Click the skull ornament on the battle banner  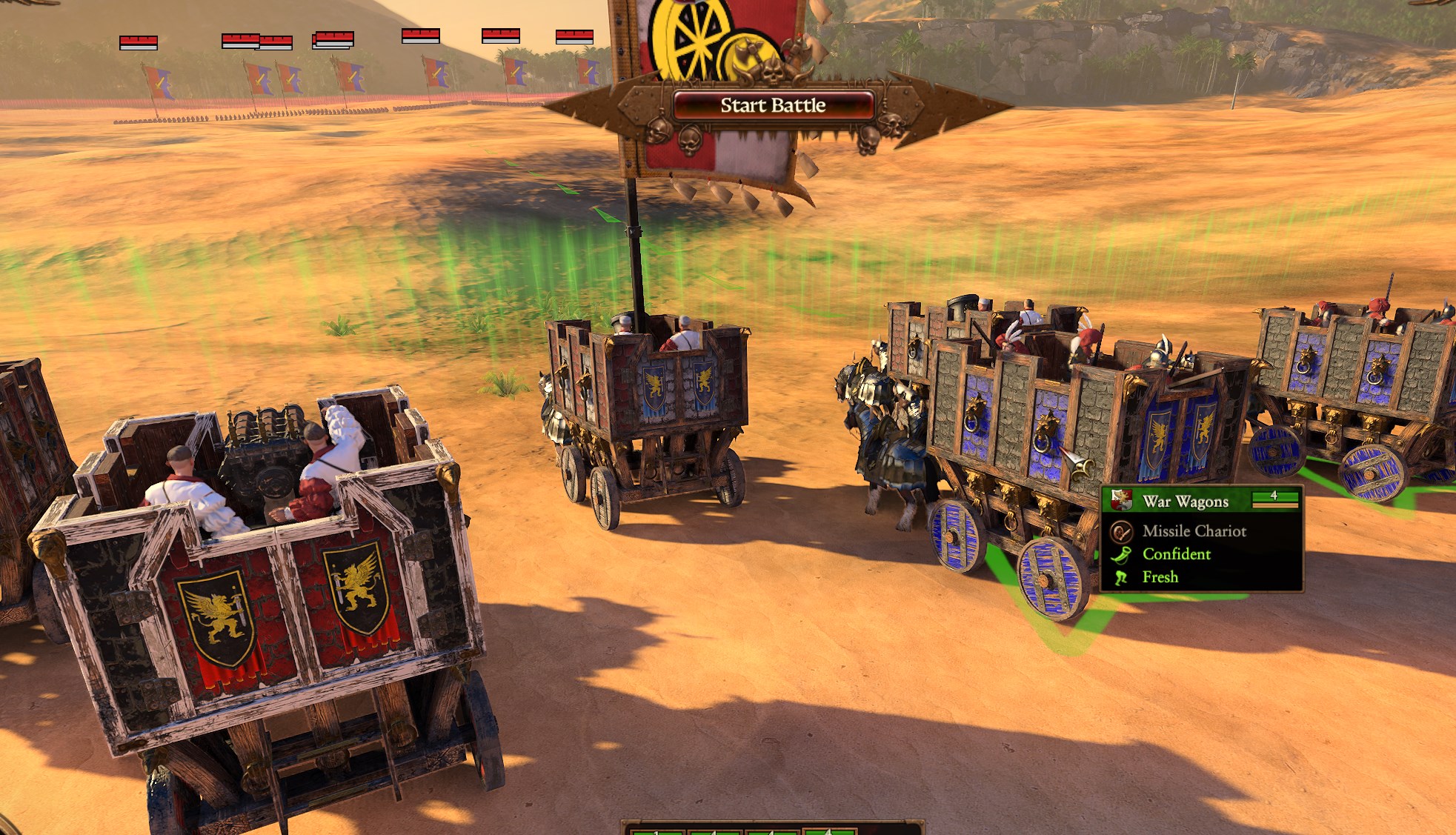point(658,131)
